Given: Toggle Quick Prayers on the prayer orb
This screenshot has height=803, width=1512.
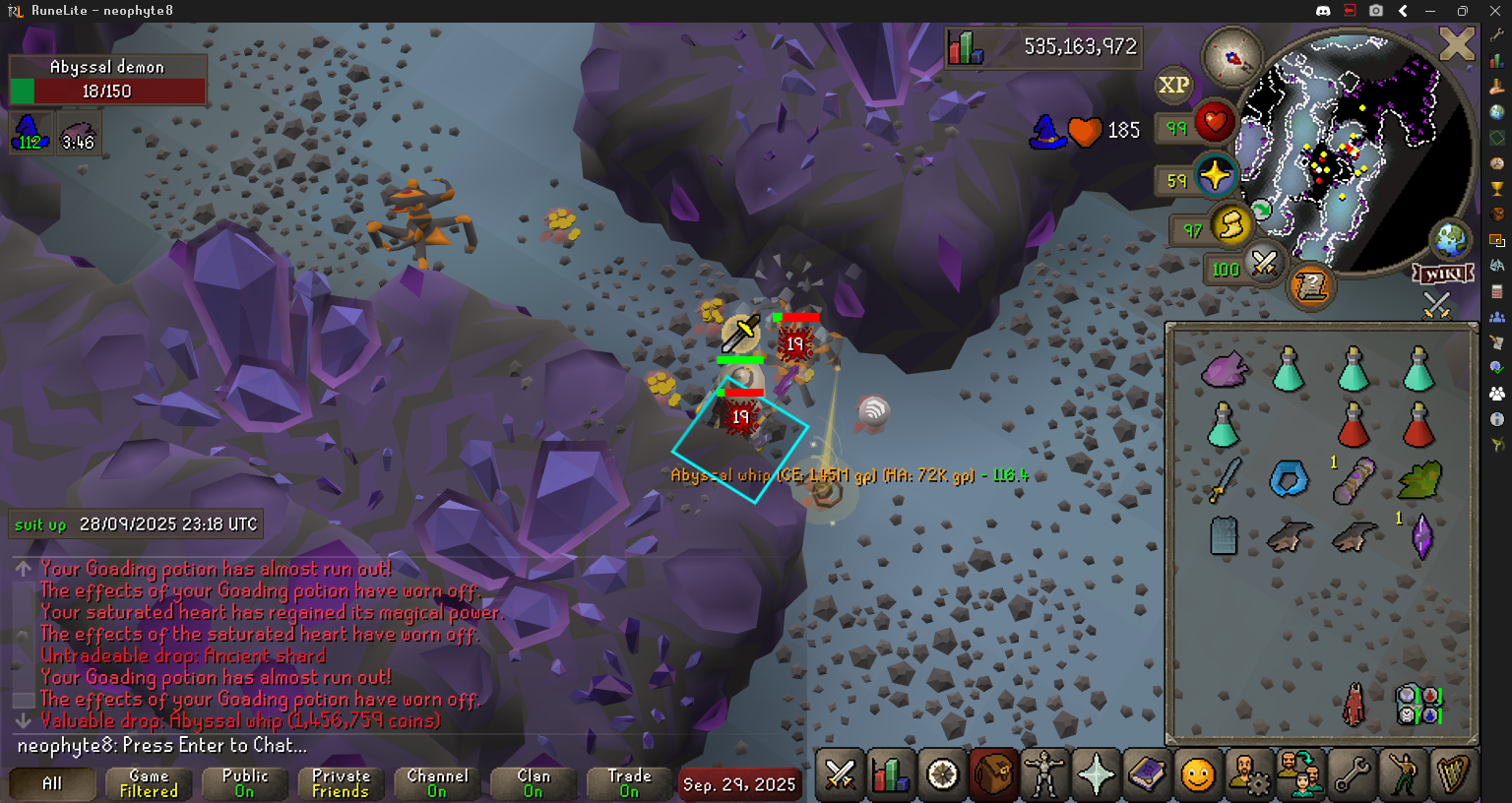Looking at the screenshot, I should [x=1215, y=176].
